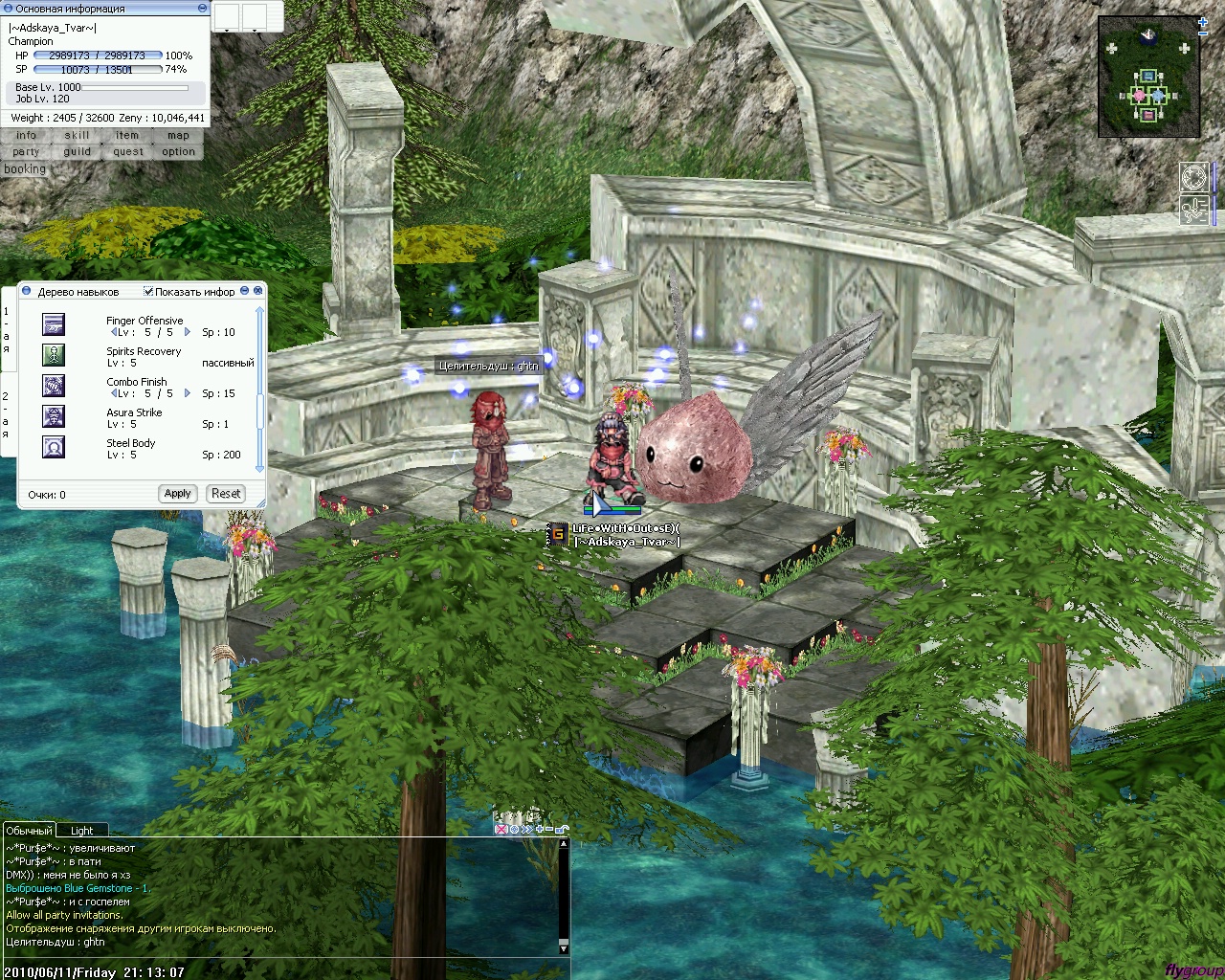Reset skill points with the Reset button
1225x980 pixels.
click(226, 494)
